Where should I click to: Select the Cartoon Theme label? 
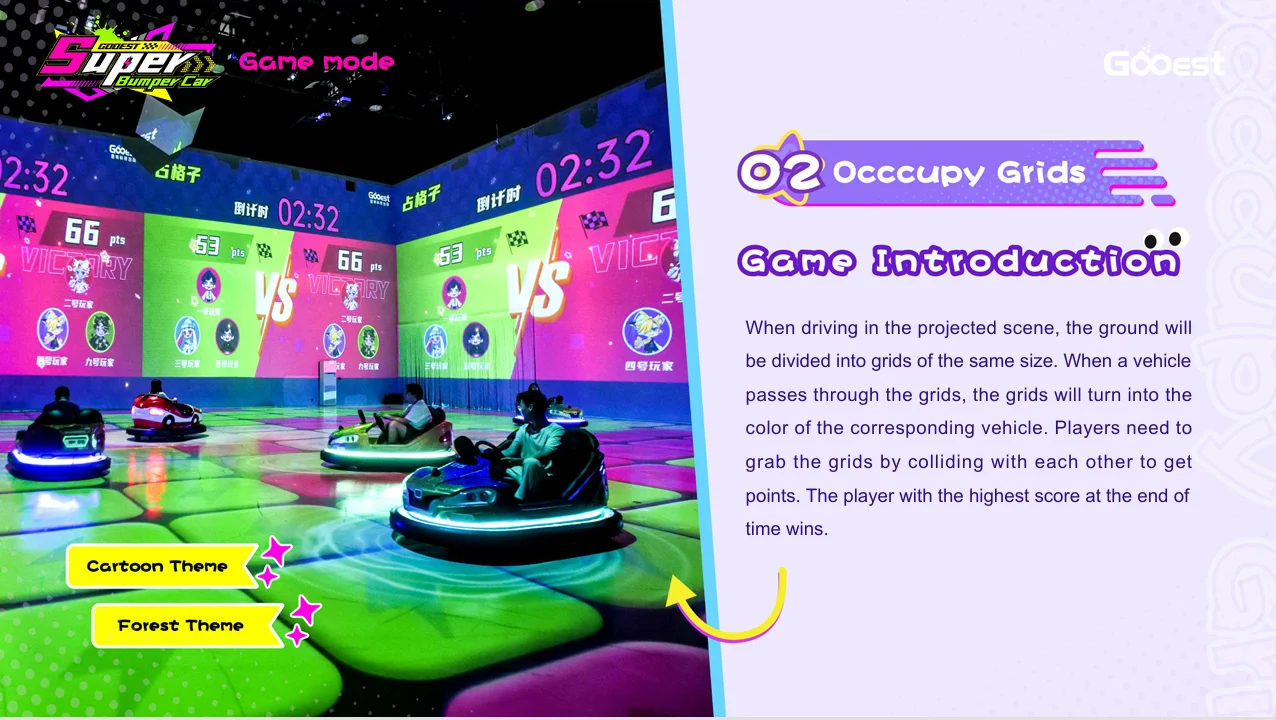click(x=158, y=566)
